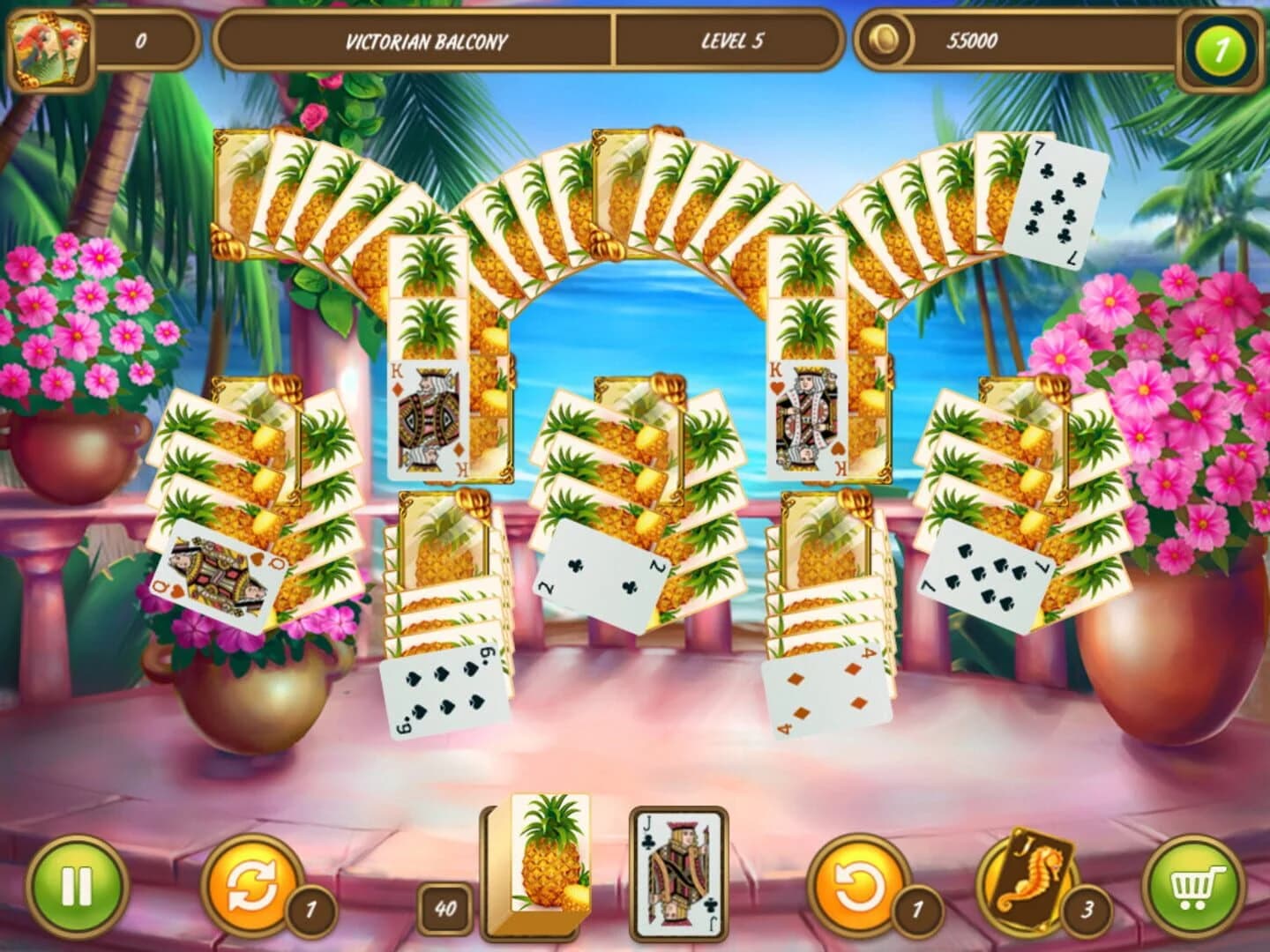Image resolution: width=1270 pixels, height=952 pixels.
Task: Select the Queen of hearts card
Action: [214, 571]
